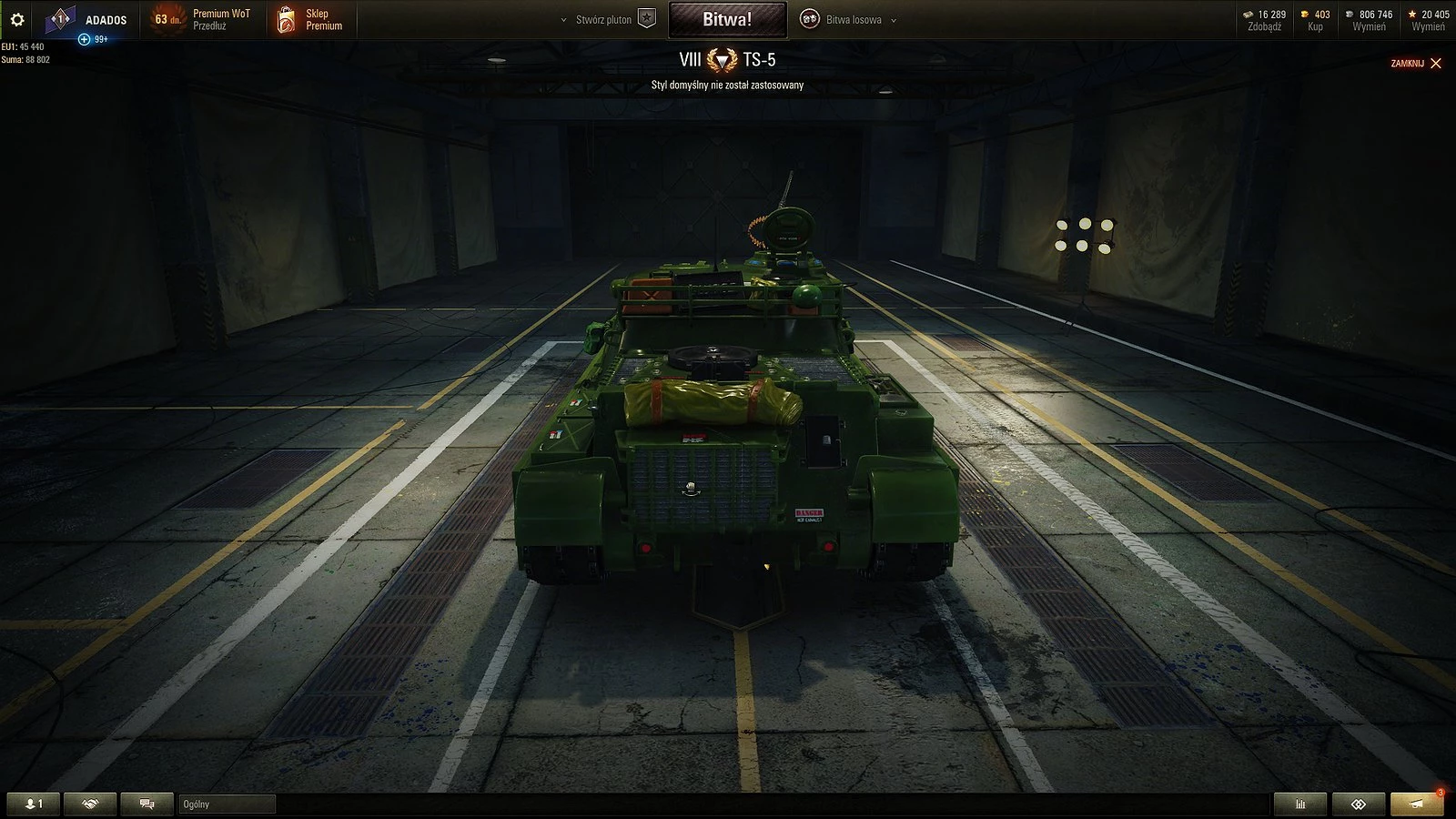Click Kup to buy more gold
Screen dimensions: 1456x819
click(x=1316, y=26)
